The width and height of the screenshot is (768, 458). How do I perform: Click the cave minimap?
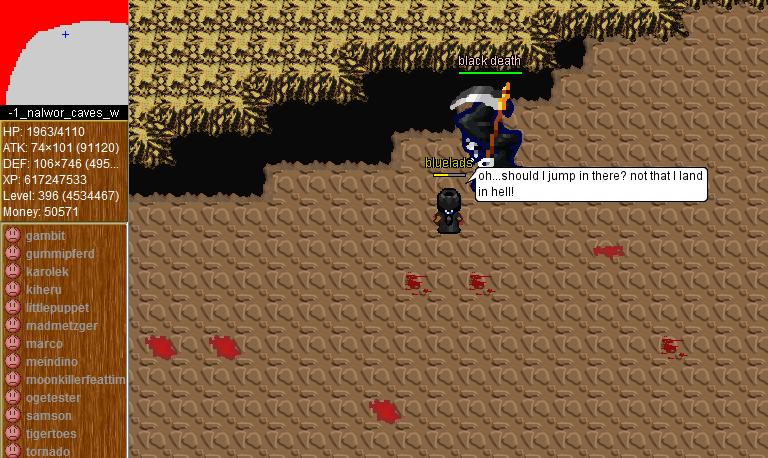[x=64, y=52]
